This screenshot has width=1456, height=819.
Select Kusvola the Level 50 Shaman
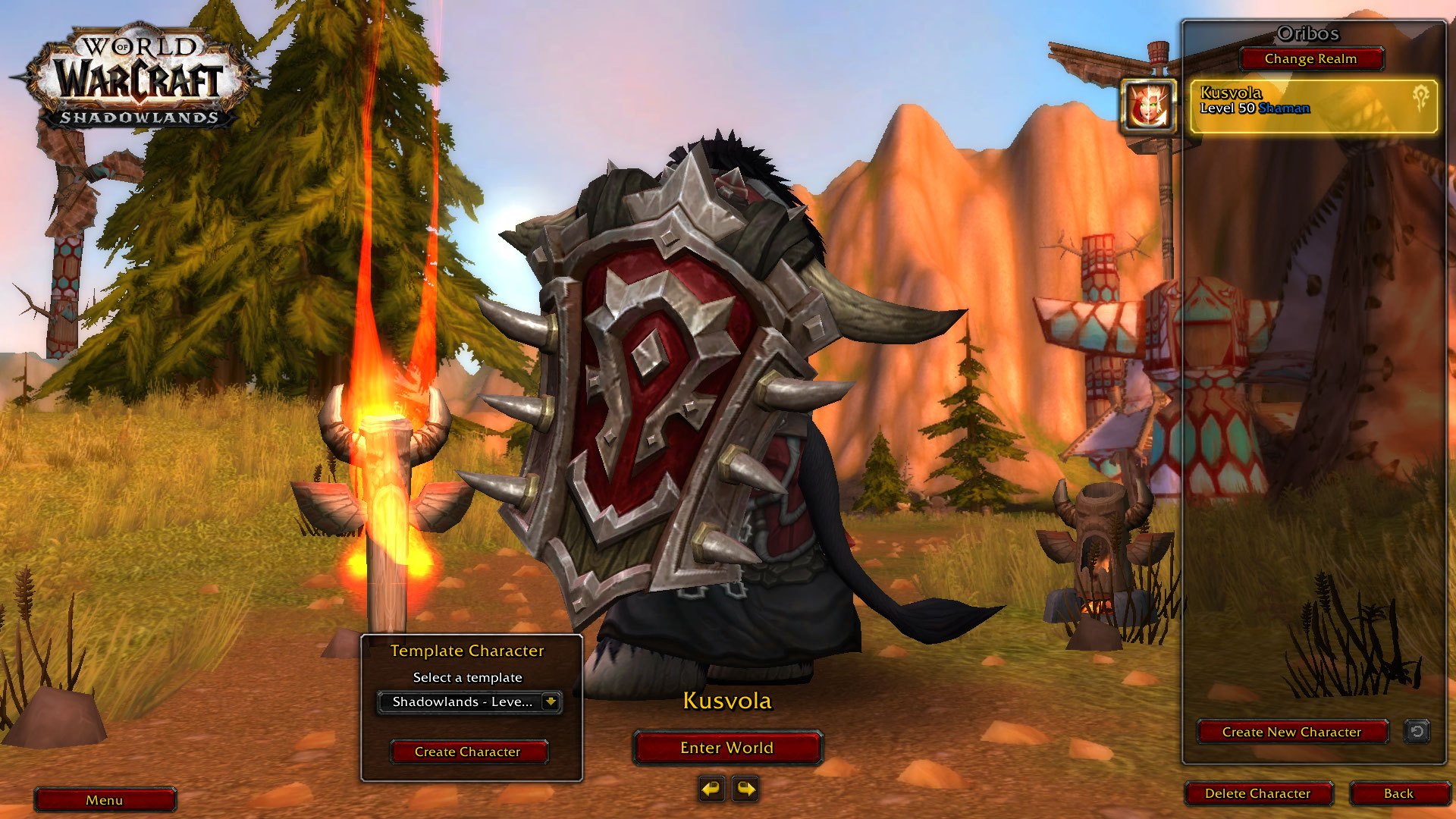pos(1313,107)
